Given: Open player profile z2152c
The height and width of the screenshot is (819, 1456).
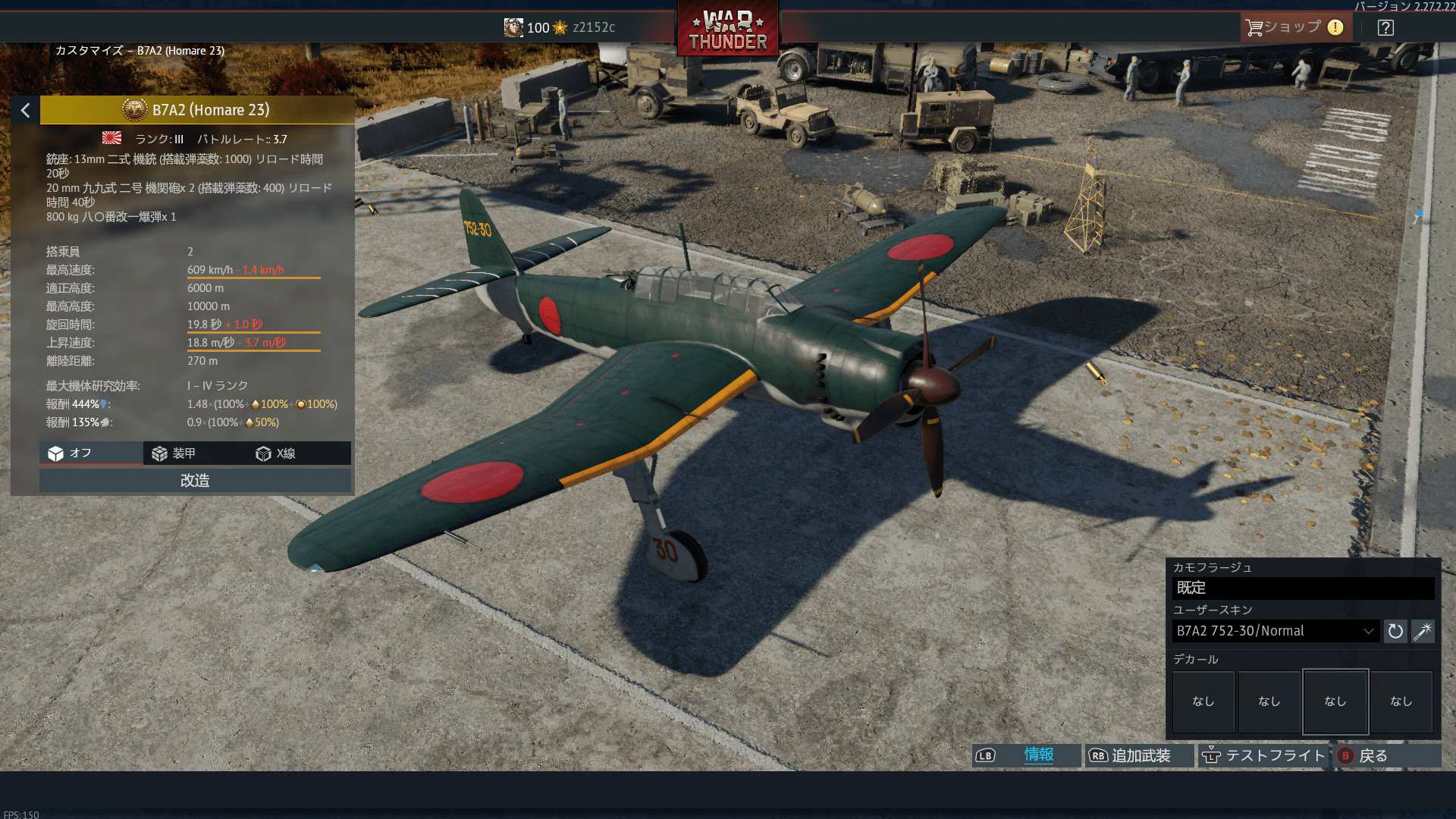Looking at the screenshot, I should 560,27.
